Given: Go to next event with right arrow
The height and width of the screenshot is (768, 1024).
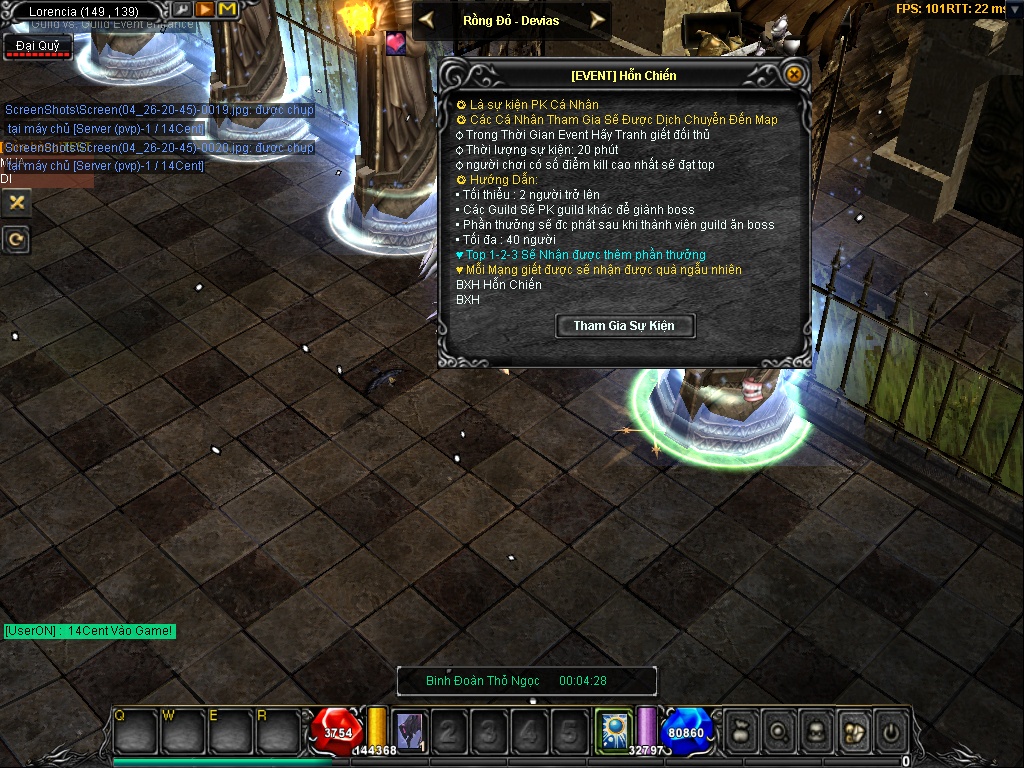Looking at the screenshot, I should coord(598,19).
